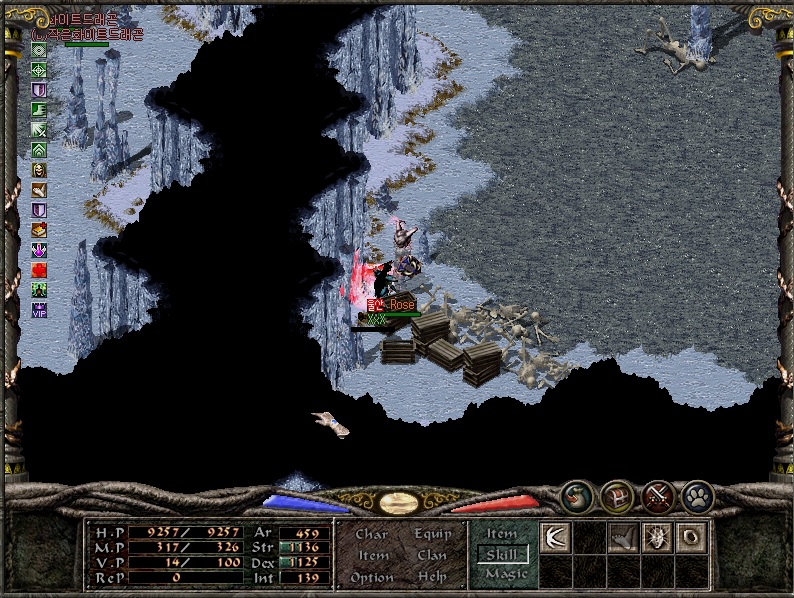Select the starburst face skill slot
The image size is (794, 598).
(x=657, y=538)
